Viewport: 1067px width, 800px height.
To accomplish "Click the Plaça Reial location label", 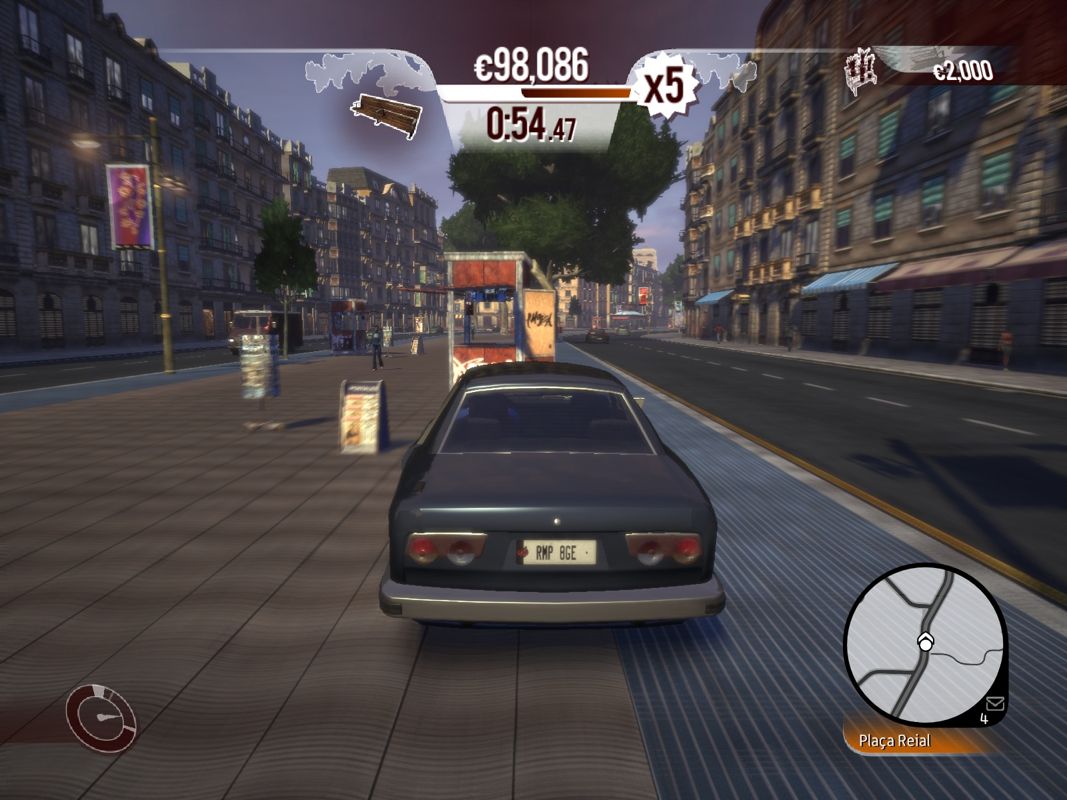I will pyautogui.click(x=894, y=741).
